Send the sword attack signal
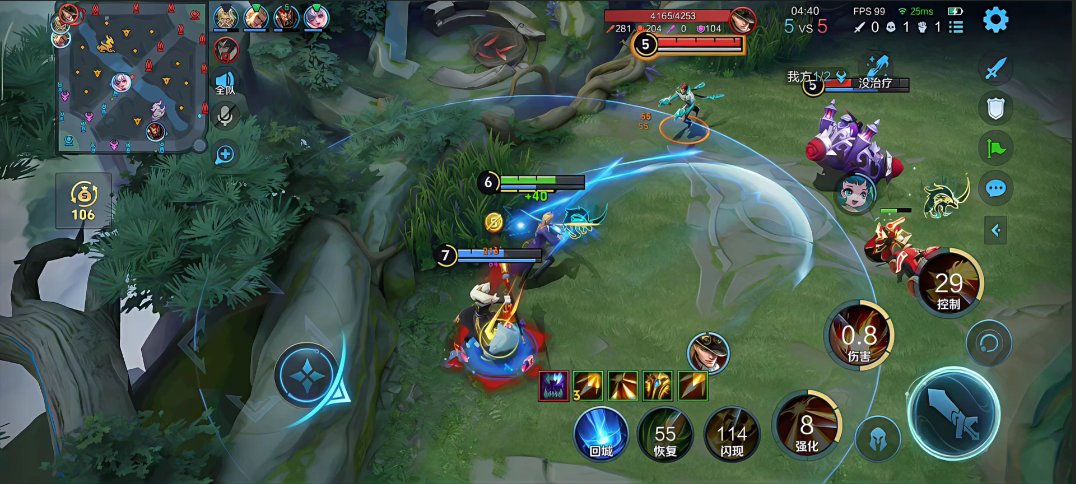Image resolution: width=1076 pixels, height=484 pixels. point(995,68)
